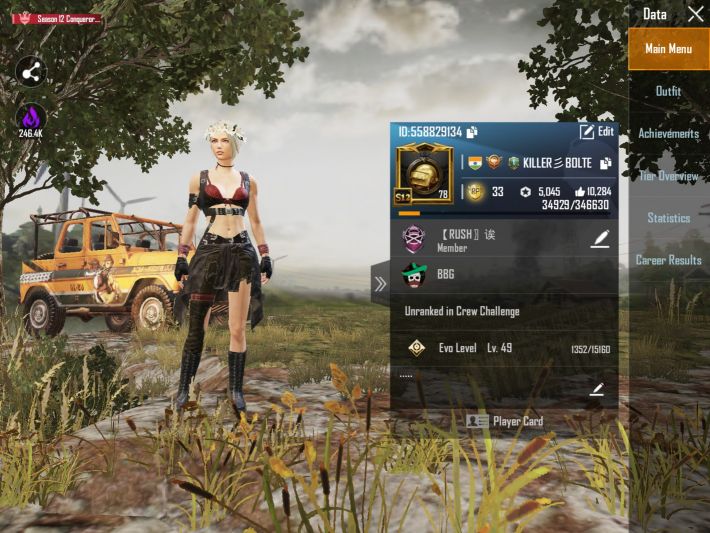Click the share icon
The width and height of the screenshot is (710, 533).
coord(31,72)
